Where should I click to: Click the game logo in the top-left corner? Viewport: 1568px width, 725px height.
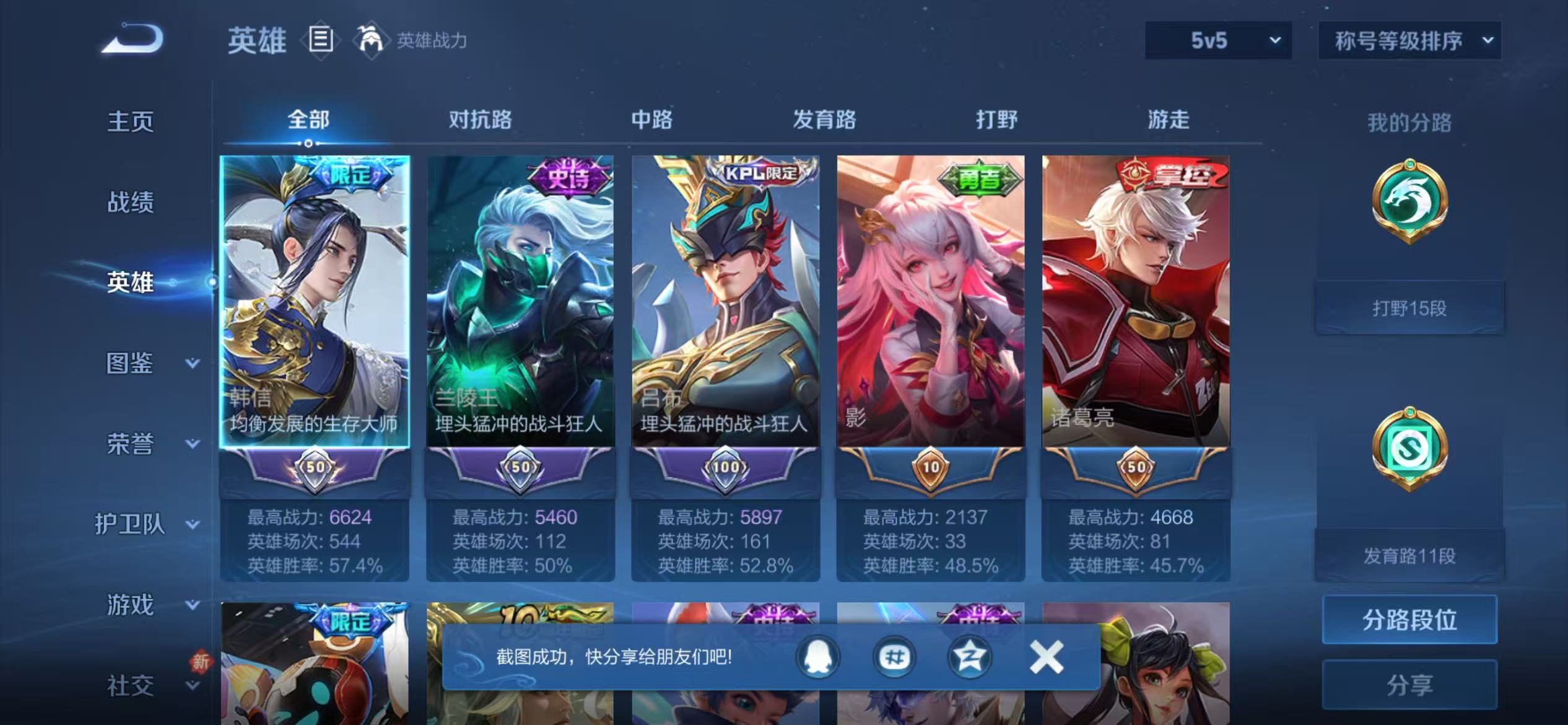(x=130, y=40)
